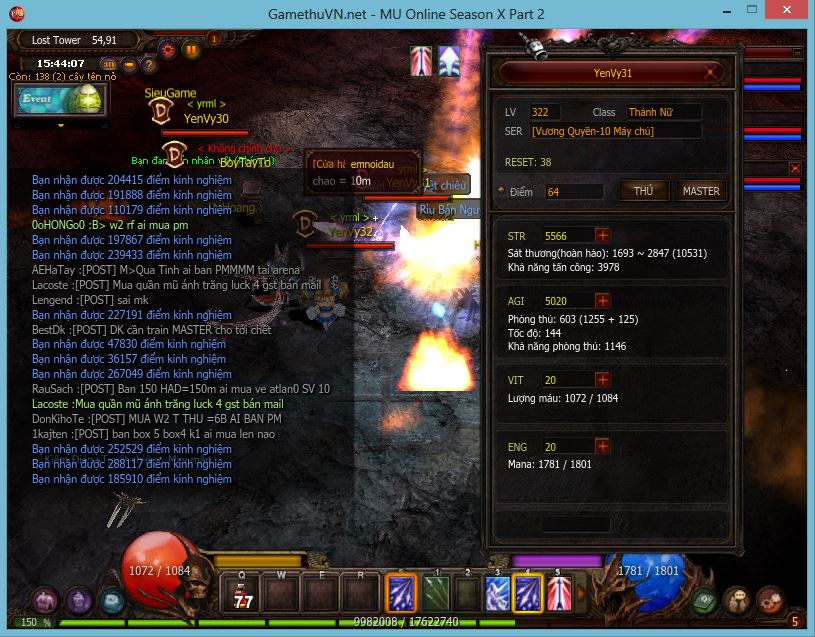Click the orange gear settings icon

click(167, 49)
